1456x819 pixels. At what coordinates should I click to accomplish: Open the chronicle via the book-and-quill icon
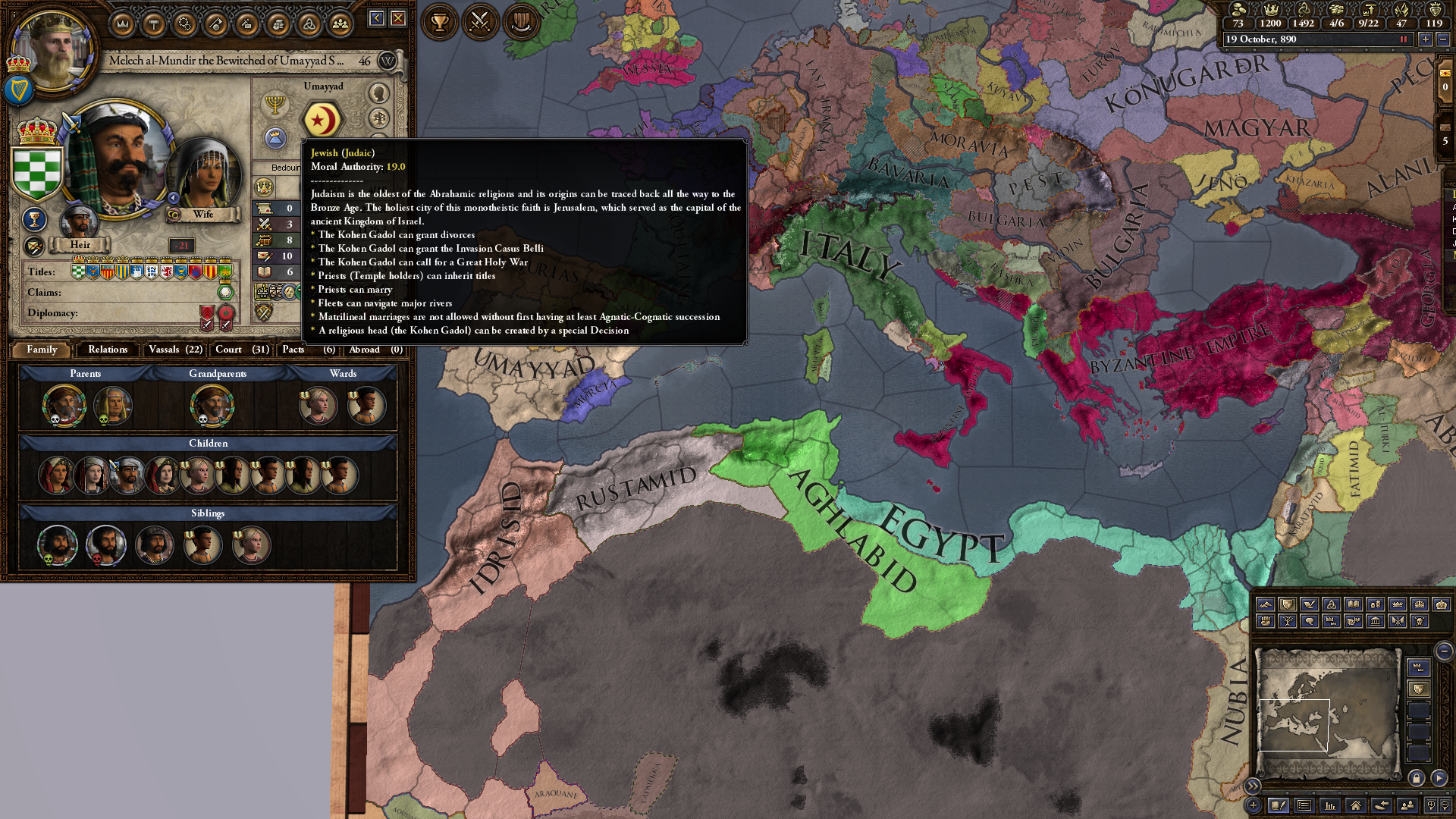[1279, 806]
